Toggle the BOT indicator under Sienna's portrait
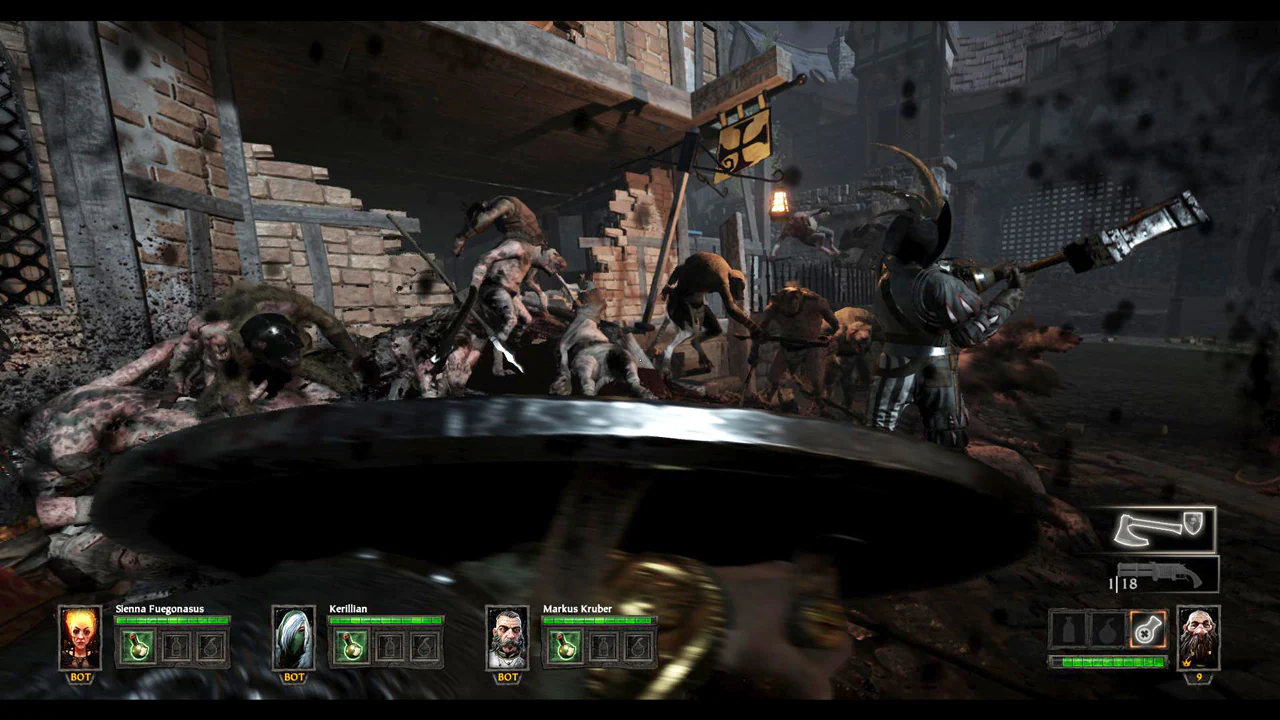Screen dimensions: 1280x720 click(x=79, y=676)
